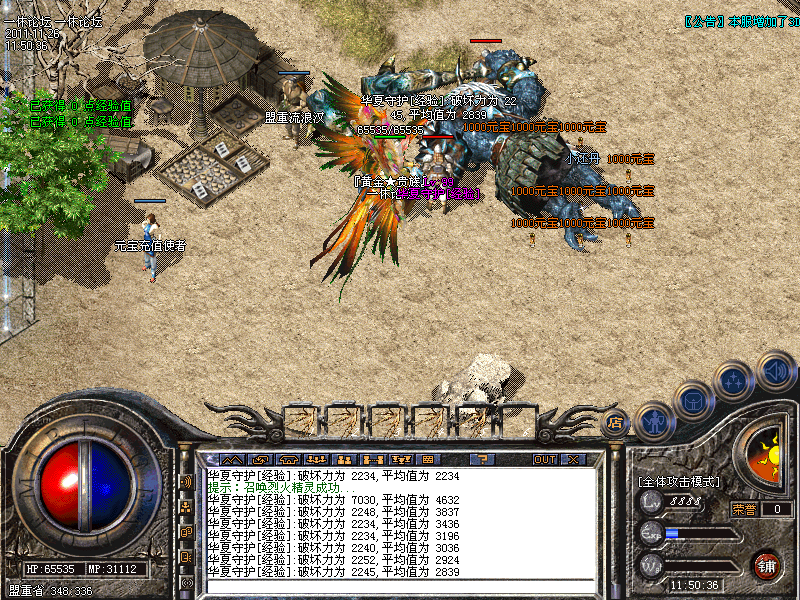Open the bag inventory icon
Viewport: 800px width, 600px height.
pos(694,401)
